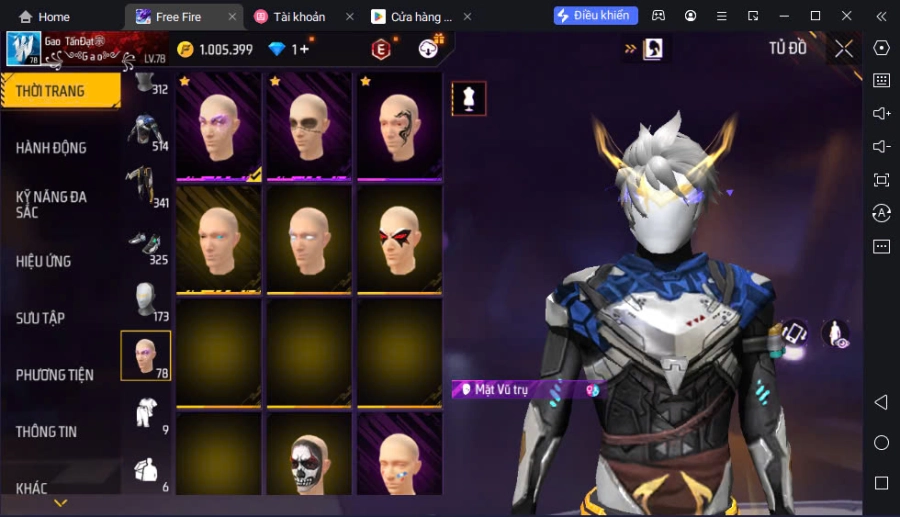This screenshot has height=517, width=900.
Task: Show the THÔNG TIN section
Action: (47, 432)
